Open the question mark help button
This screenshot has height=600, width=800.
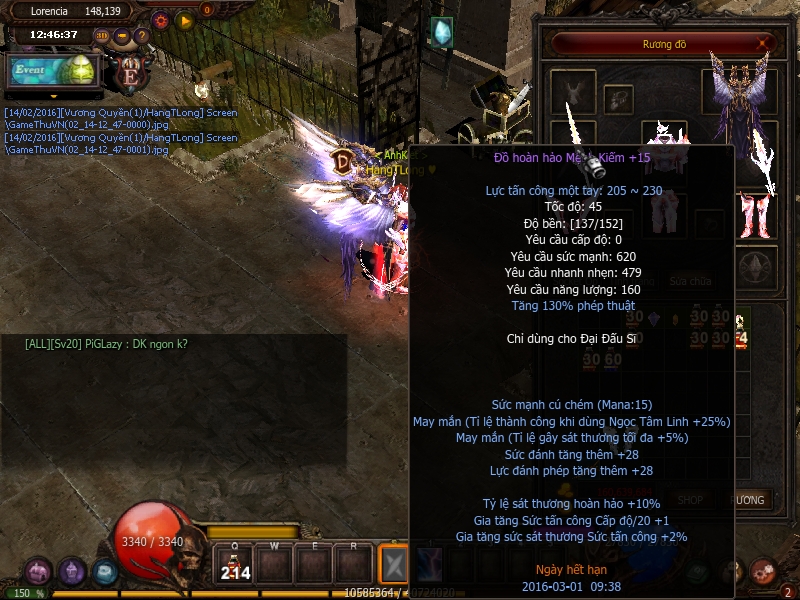[x=142, y=35]
